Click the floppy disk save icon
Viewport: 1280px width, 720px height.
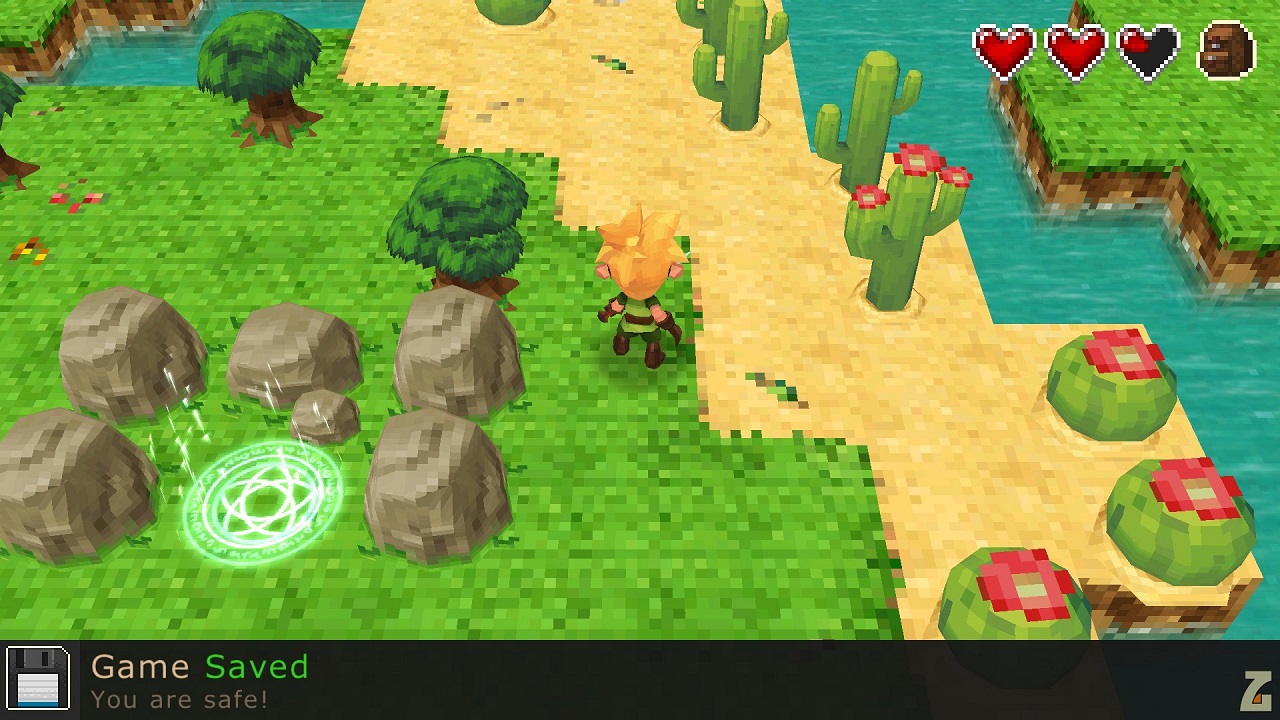[38, 679]
